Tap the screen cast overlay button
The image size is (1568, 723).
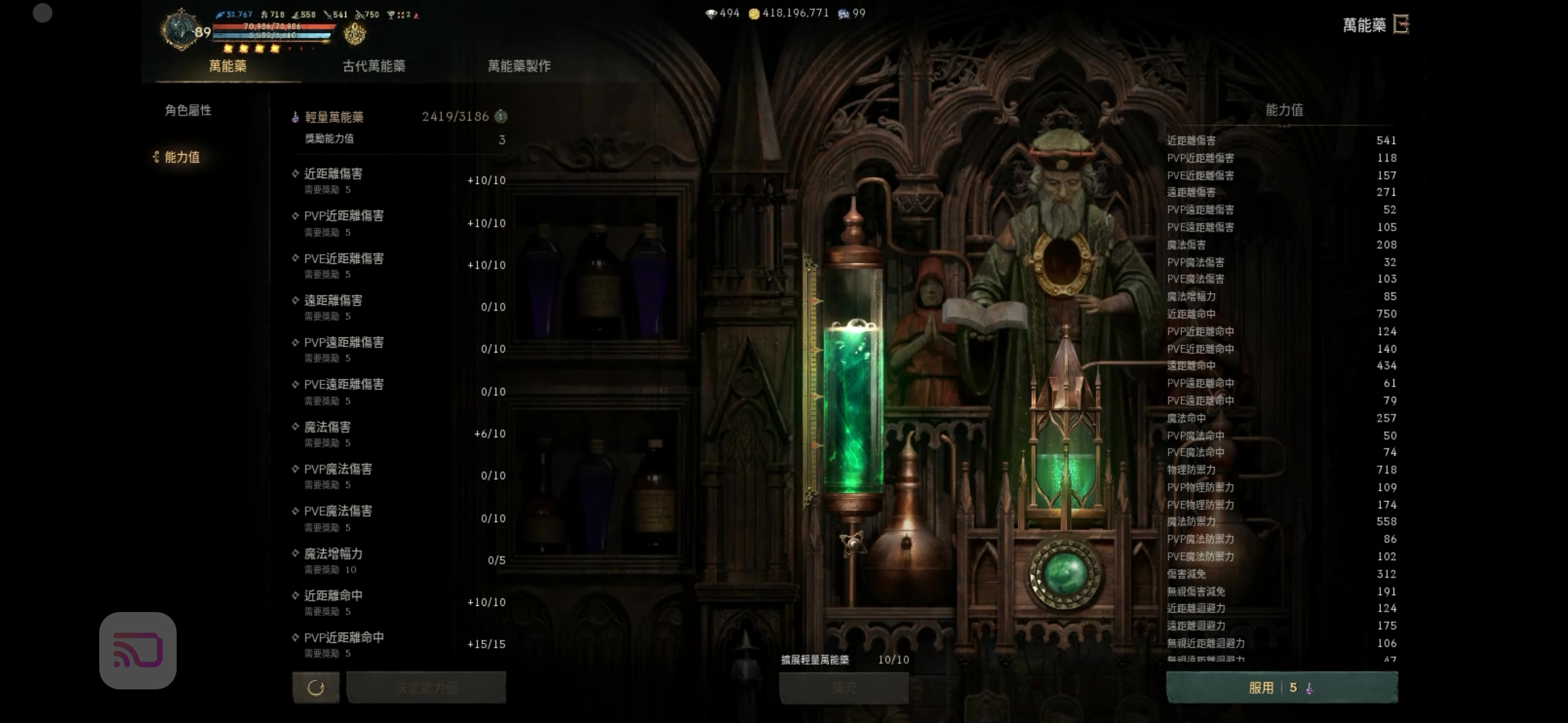(x=138, y=650)
